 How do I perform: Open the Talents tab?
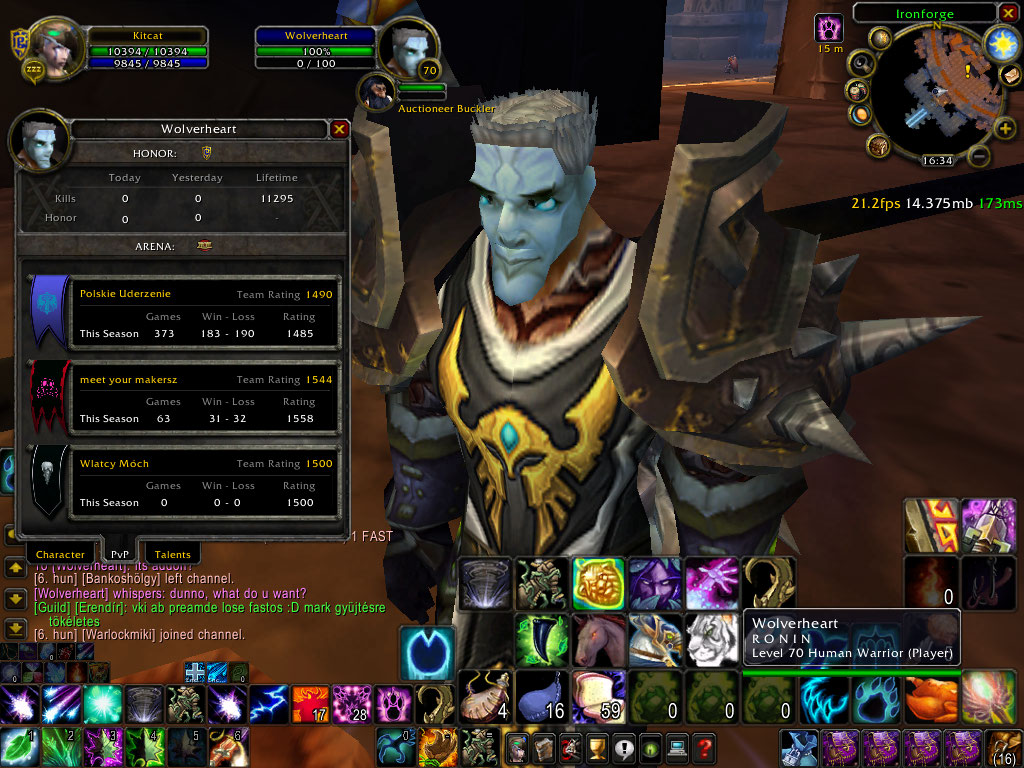pos(173,553)
